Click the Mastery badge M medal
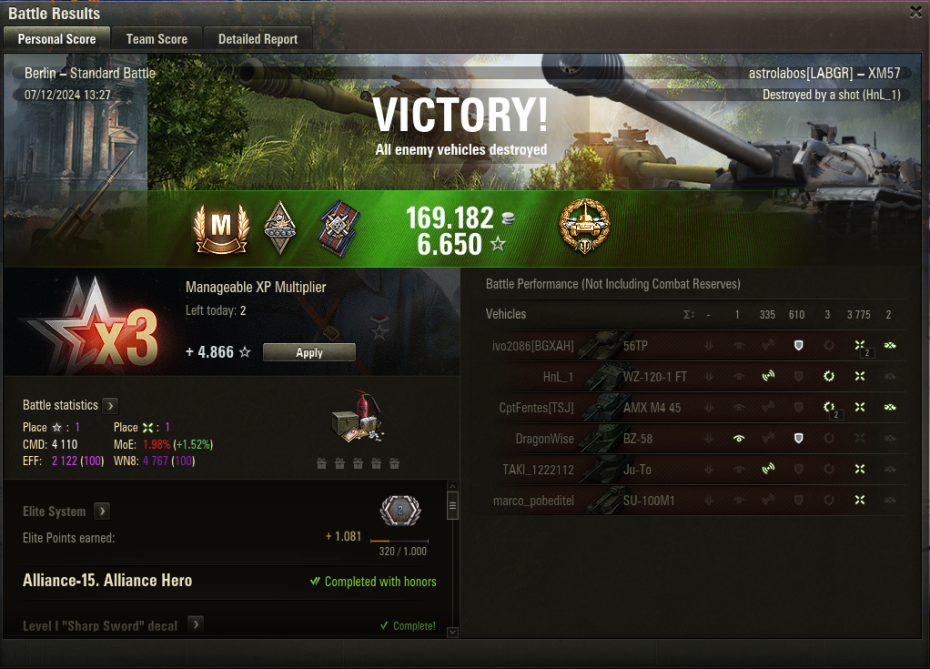Screen dimensions: 930x669 pos(222,229)
